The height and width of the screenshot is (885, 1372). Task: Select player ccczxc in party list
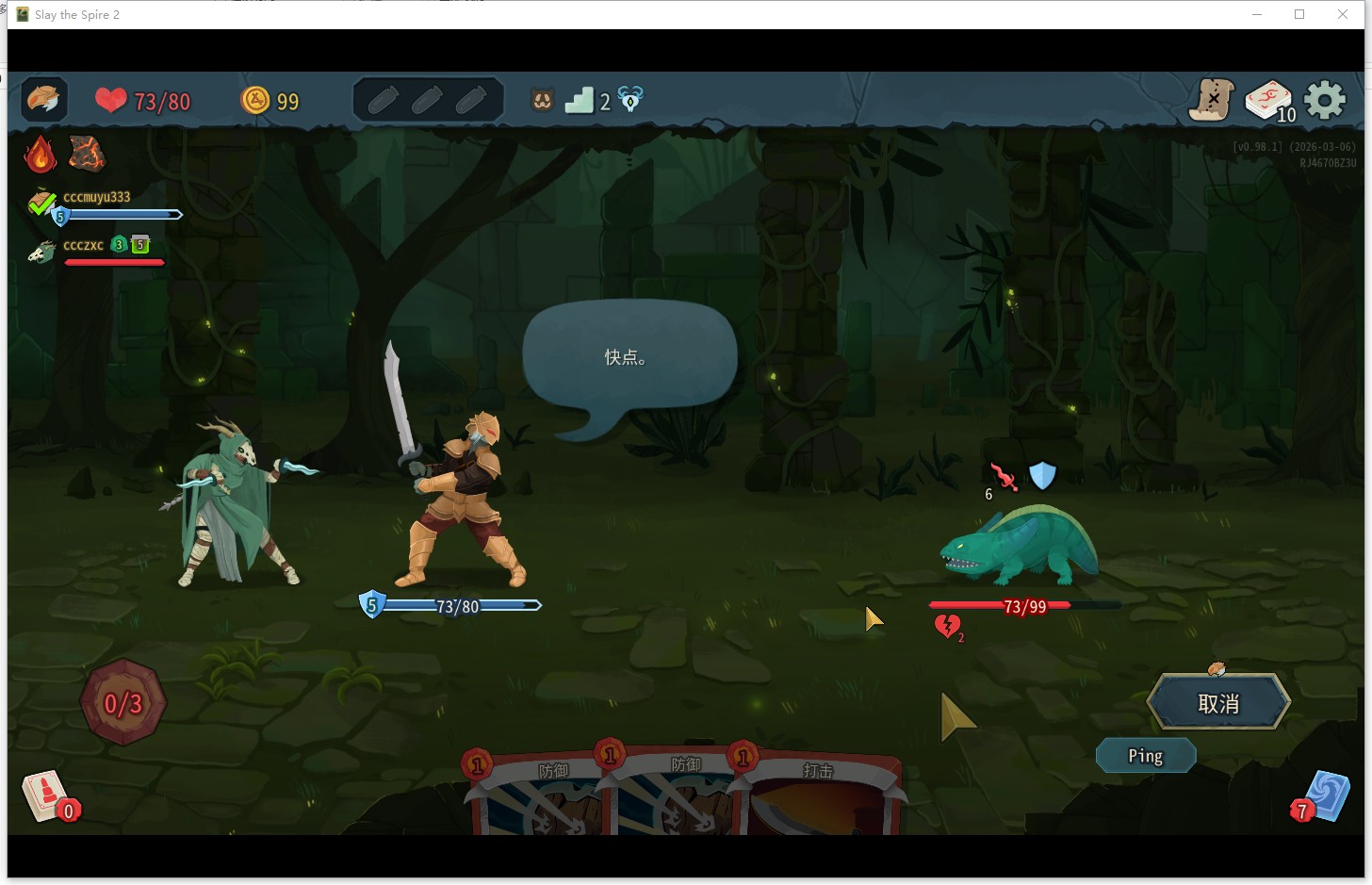coord(83,246)
